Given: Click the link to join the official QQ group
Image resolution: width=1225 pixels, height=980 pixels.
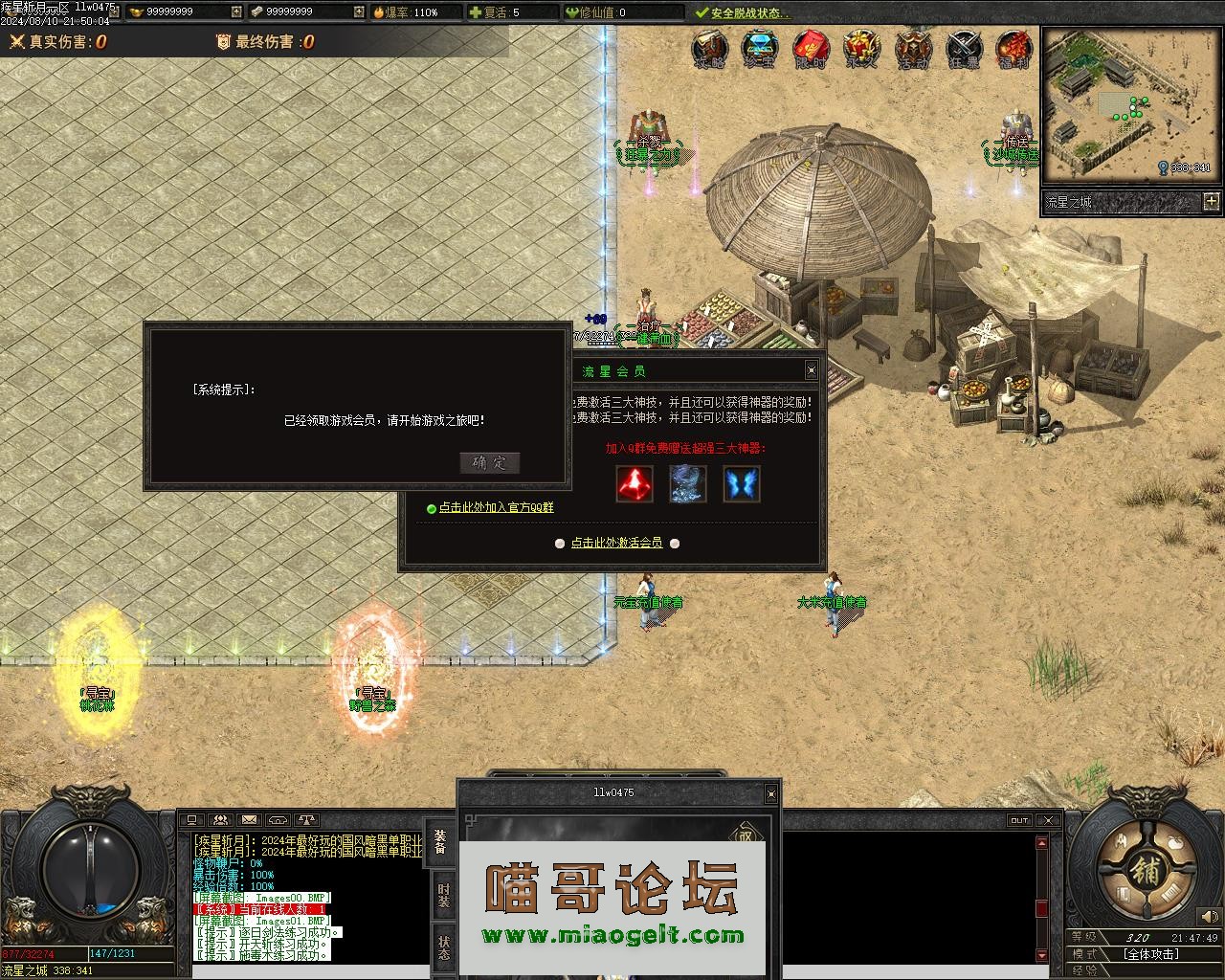Looking at the screenshot, I should [496, 508].
